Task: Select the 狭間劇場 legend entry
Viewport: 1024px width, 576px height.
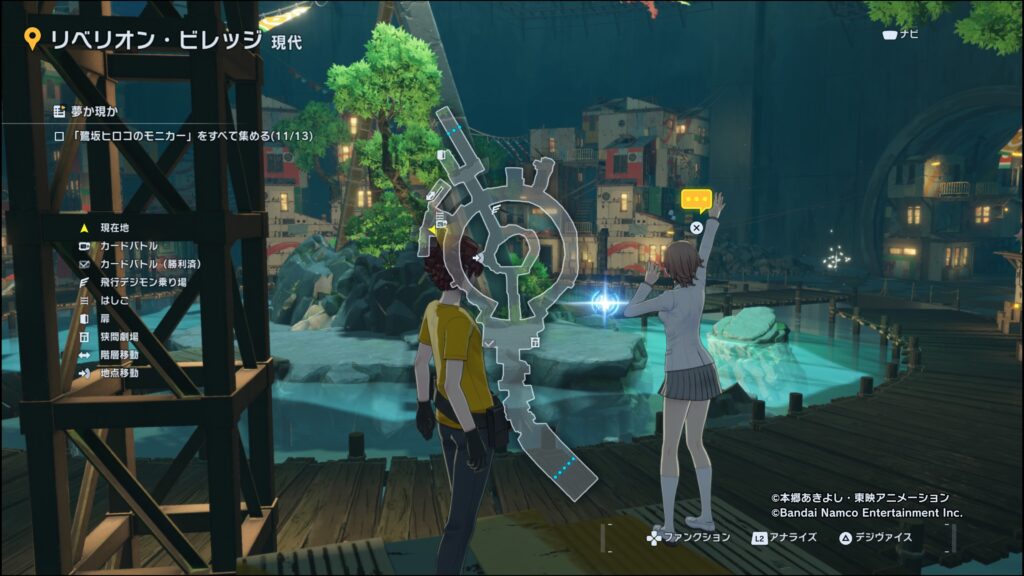Action: (119, 337)
